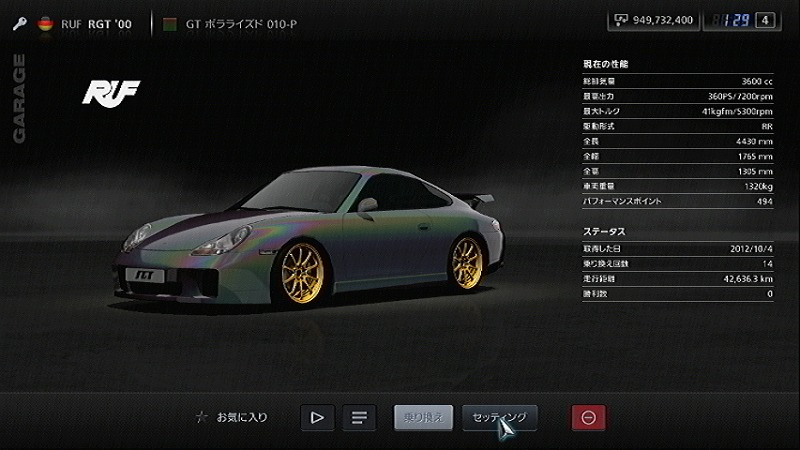This screenshot has width=800, height=450.
Task: Click the triangle play button
Action: [x=317, y=417]
